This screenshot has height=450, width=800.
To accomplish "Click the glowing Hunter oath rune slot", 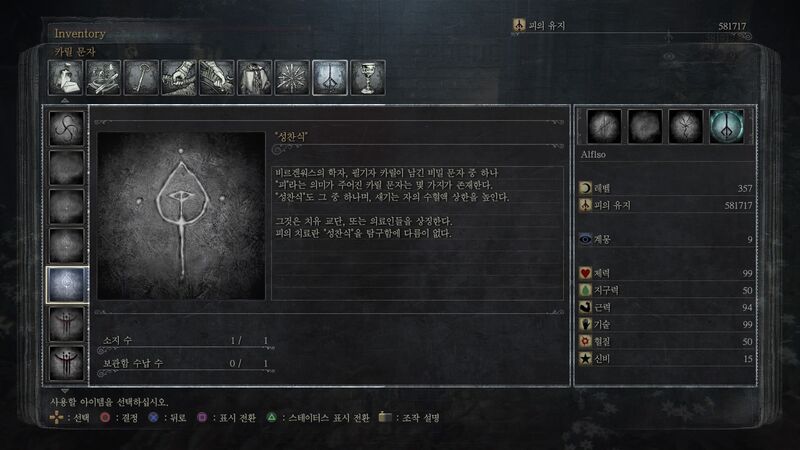I will 726,127.
